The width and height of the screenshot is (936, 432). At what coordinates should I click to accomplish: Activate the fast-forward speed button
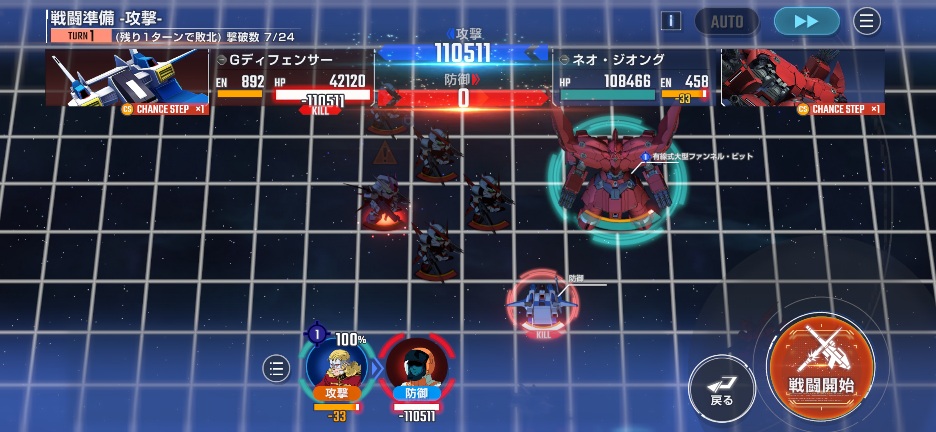point(806,21)
